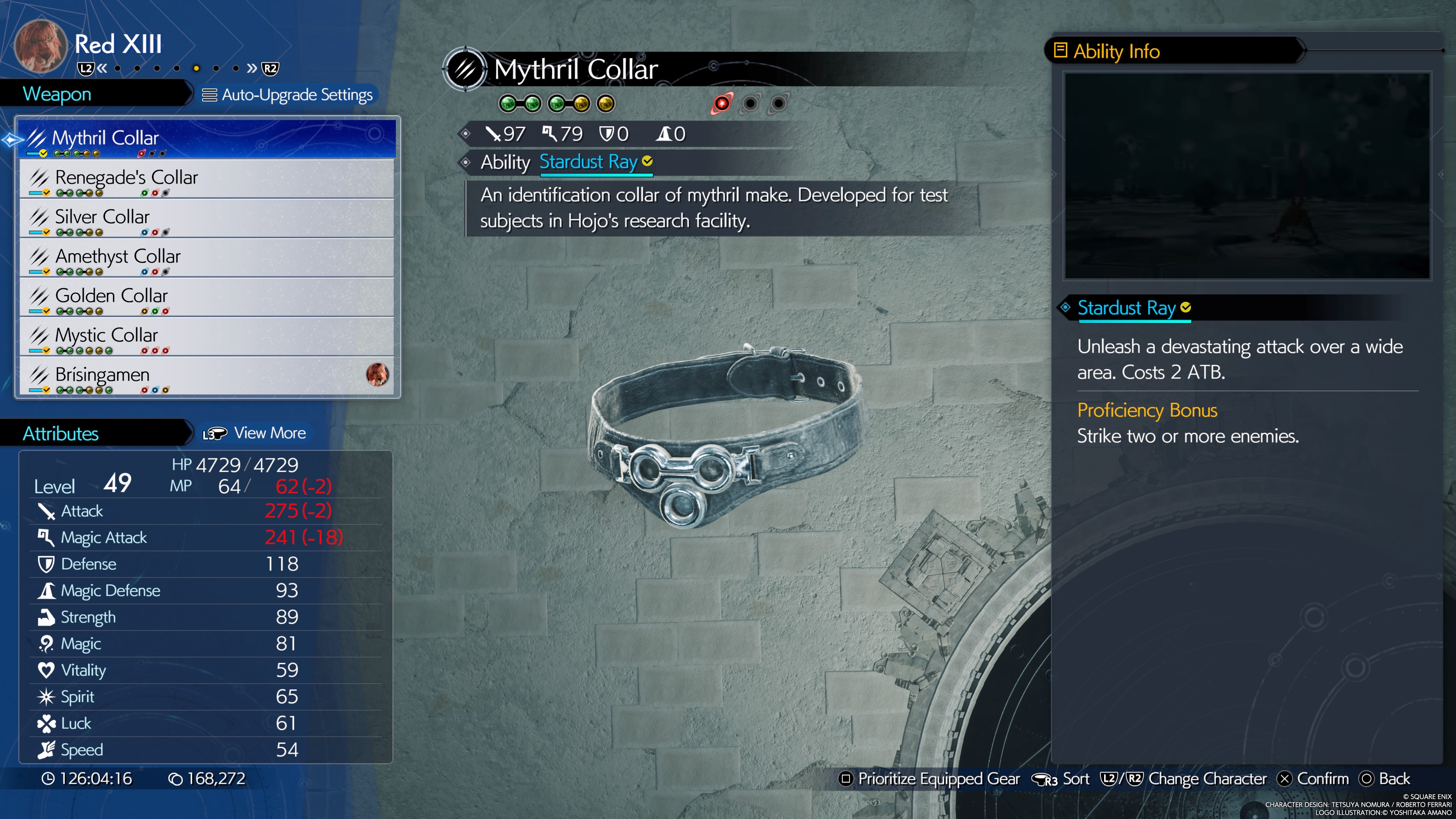The height and width of the screenshot is (819, 1456).
Task: Sort the weapon list
Action: 1061,779
